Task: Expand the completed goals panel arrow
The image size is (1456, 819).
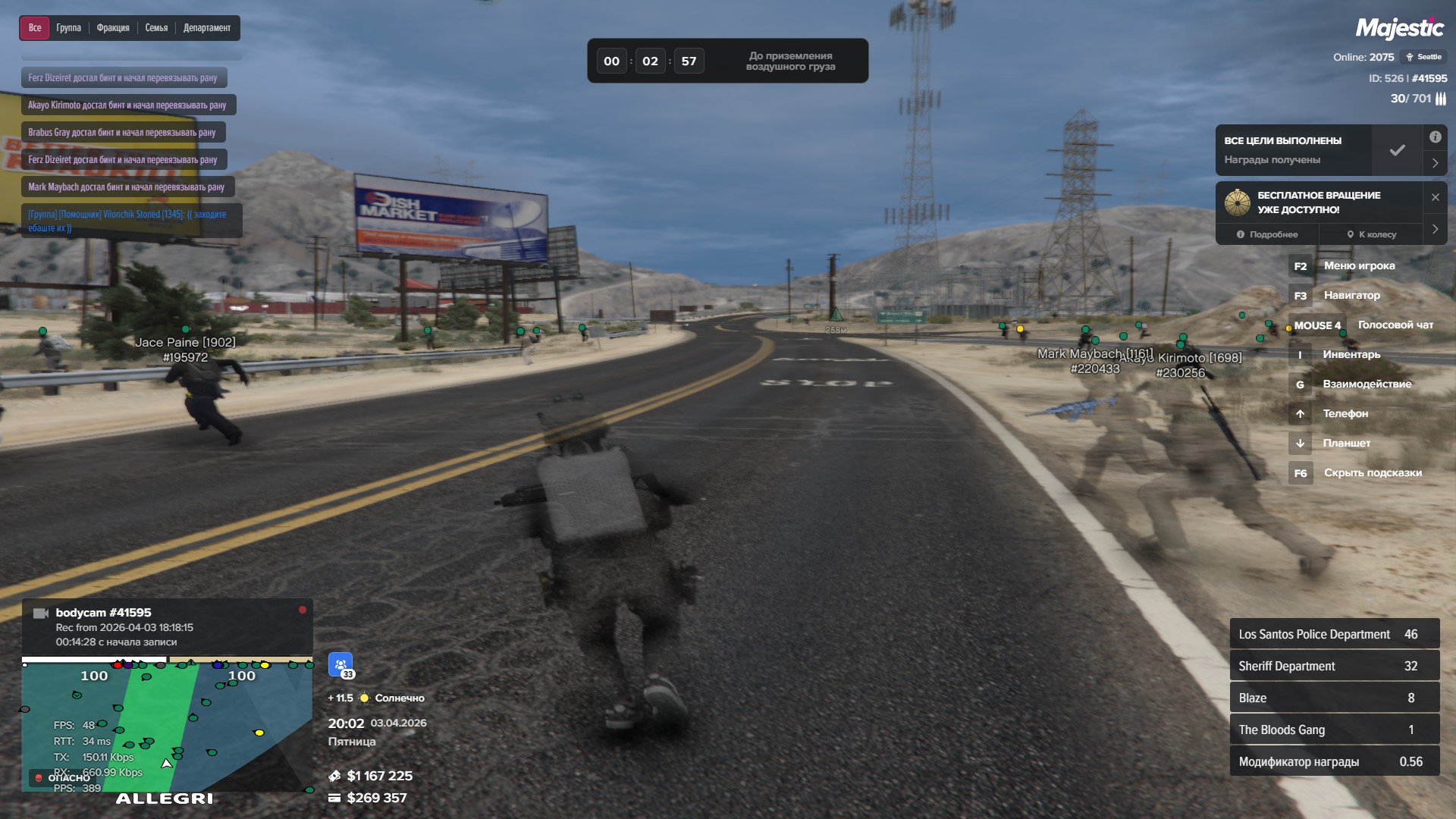Action: 1435,162
